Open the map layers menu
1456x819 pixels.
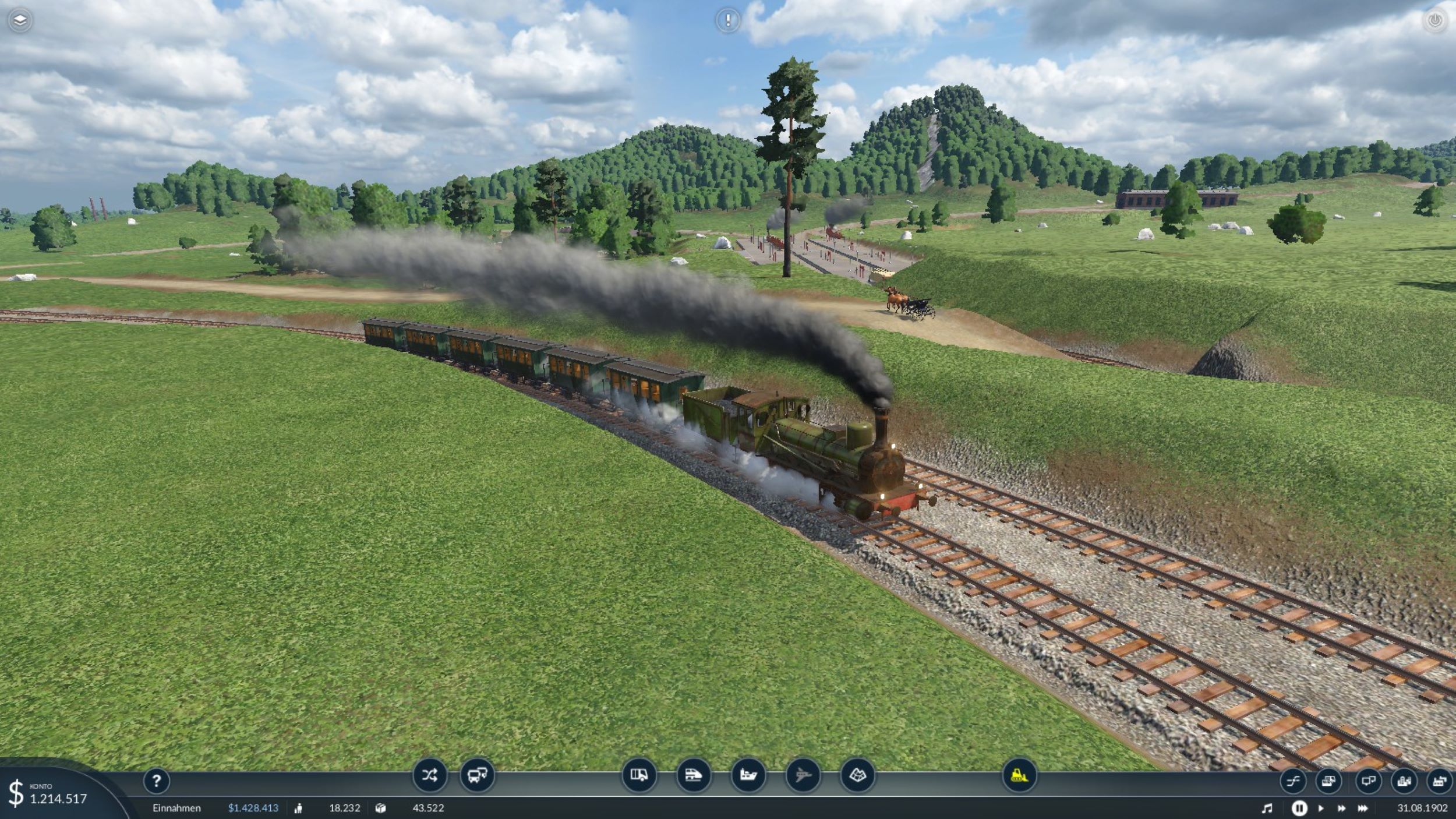click(20, 21)
